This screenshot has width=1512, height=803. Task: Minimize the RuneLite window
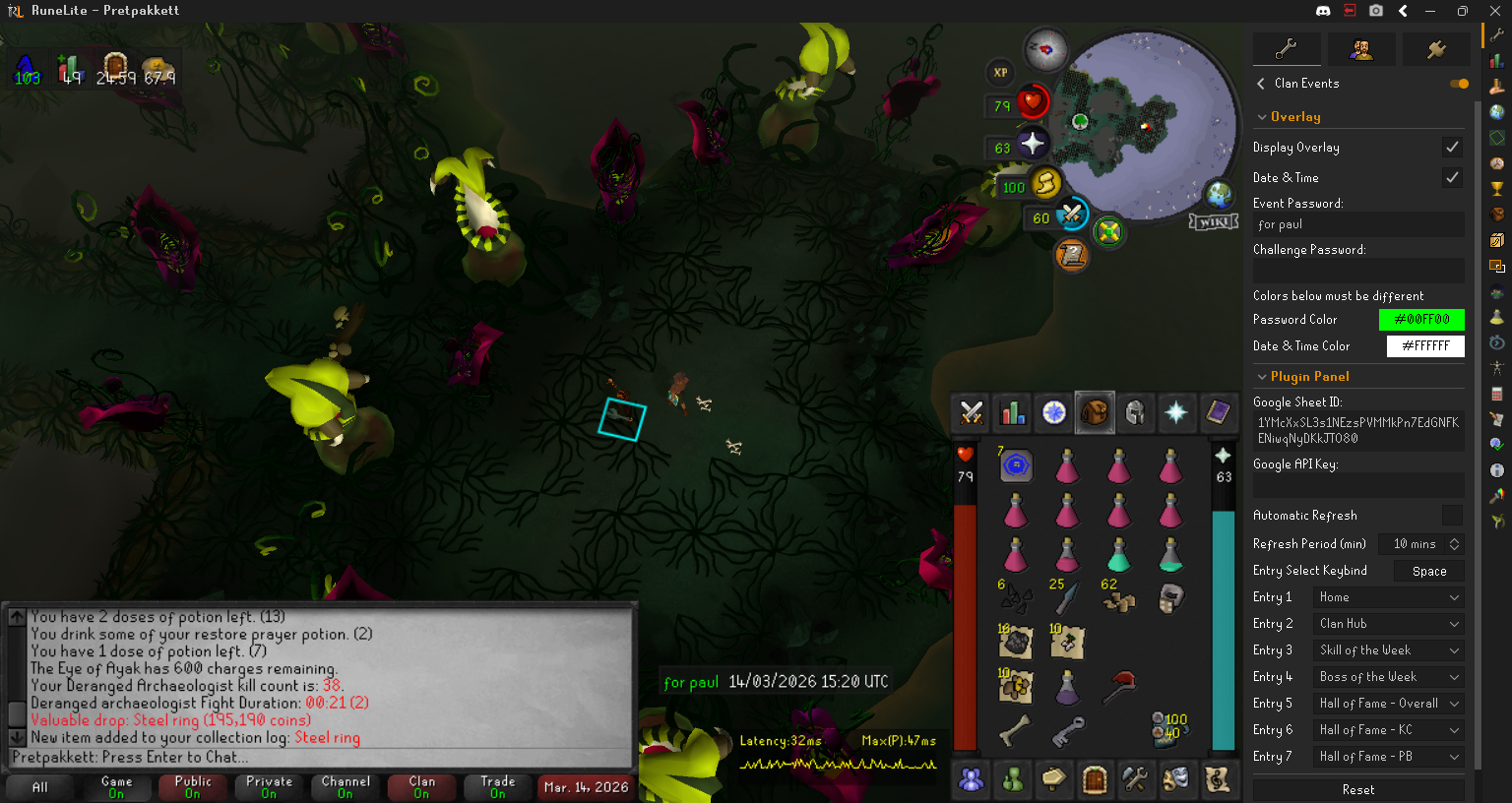(1429, 11)
